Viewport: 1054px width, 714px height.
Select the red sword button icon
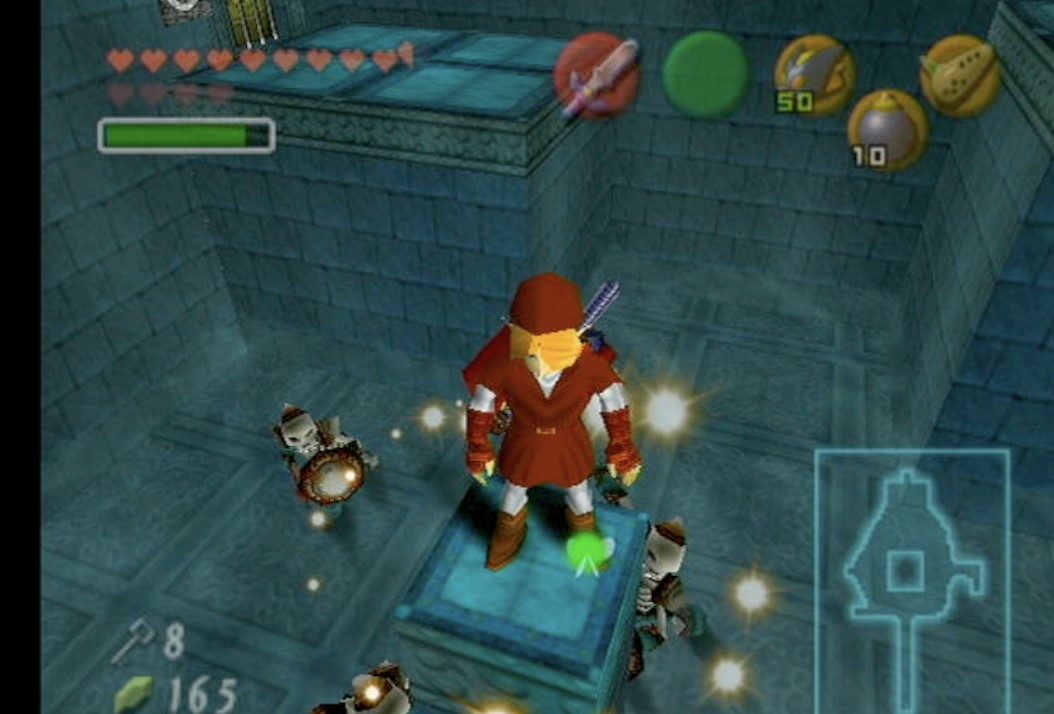(x=597, y=75)
